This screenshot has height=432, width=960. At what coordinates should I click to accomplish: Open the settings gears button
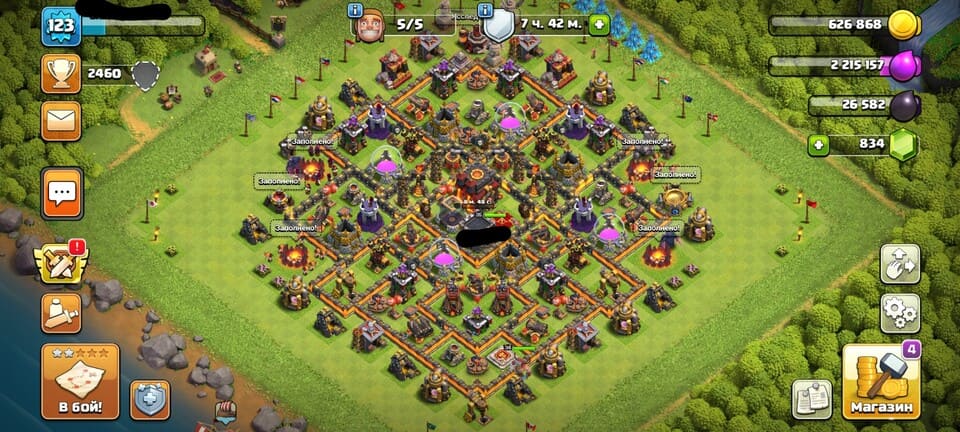point(900,313)
